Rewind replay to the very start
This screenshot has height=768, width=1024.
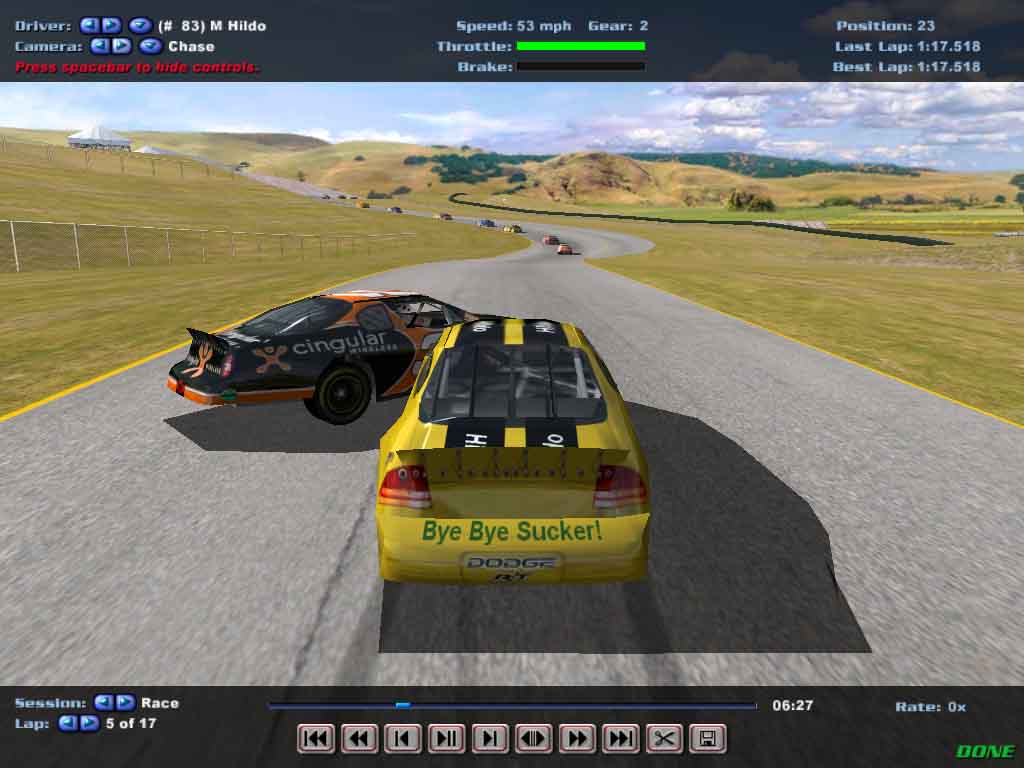pyautogui.click(x=316, y=739)
